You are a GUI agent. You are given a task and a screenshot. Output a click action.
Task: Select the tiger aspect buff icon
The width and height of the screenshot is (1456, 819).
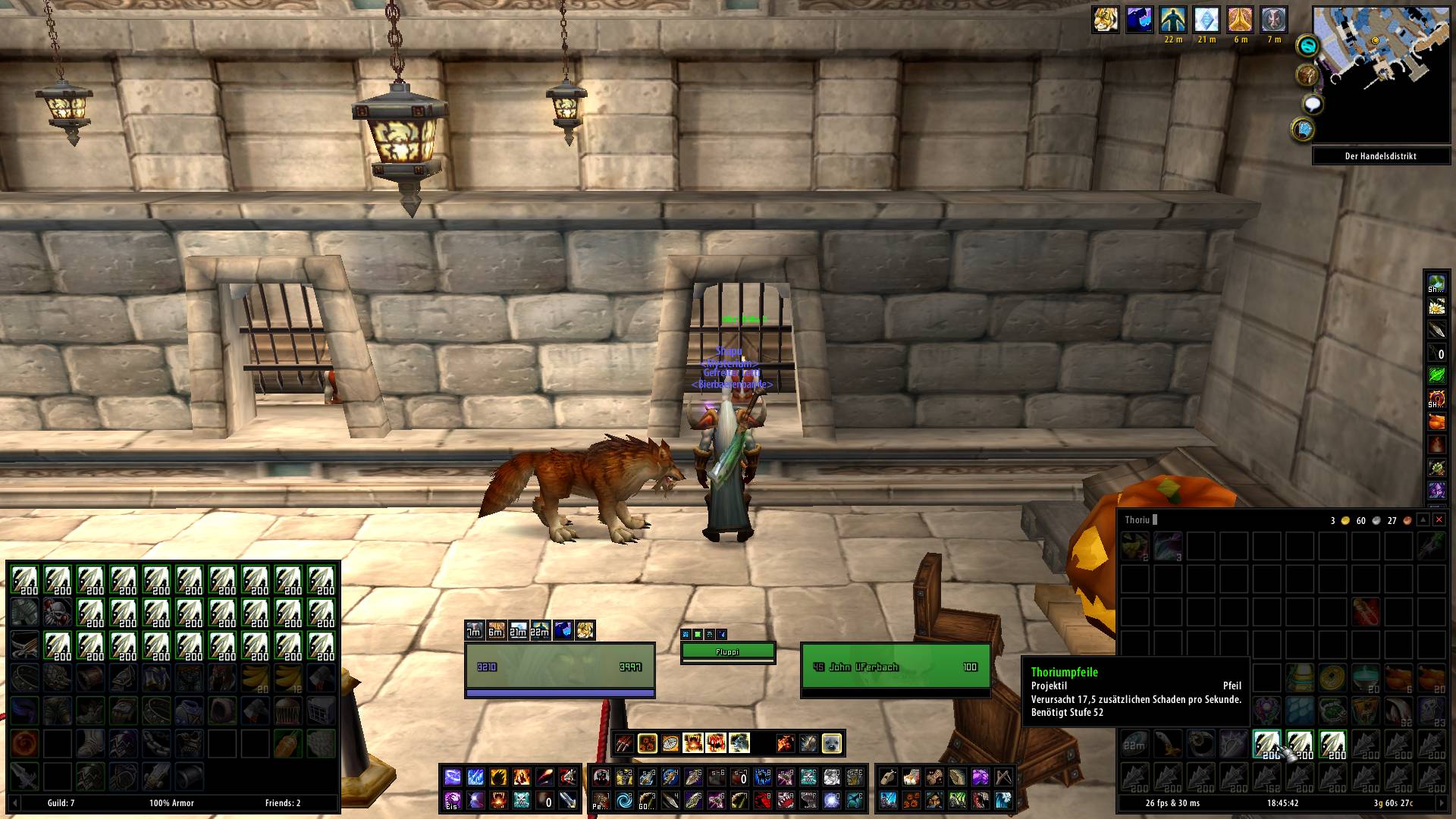pyautogui.click(x=1105, y=20)
